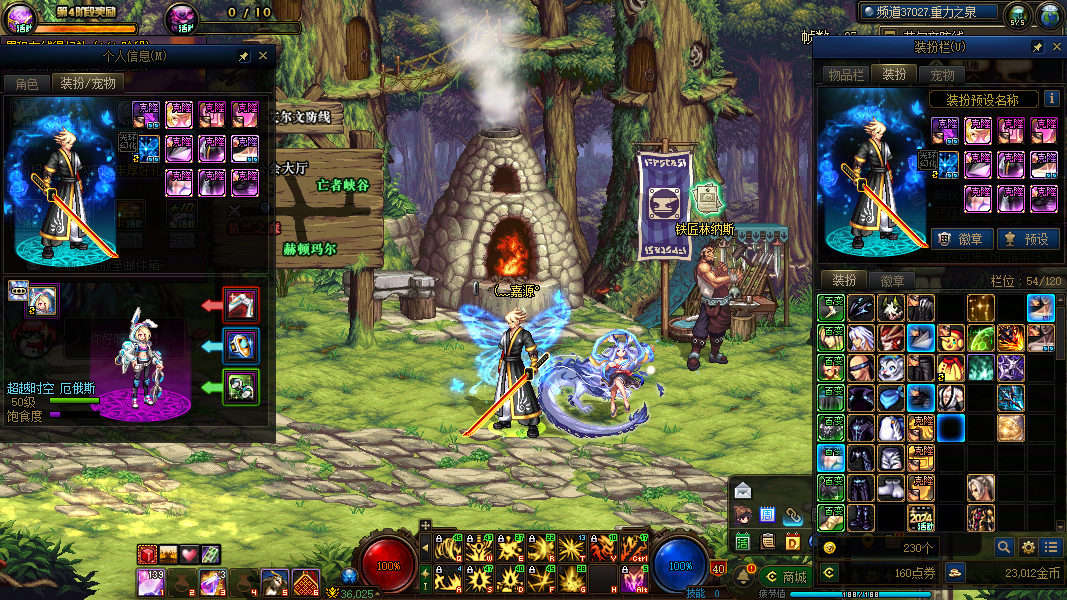
Task: Click the inventory list-view button
Action: 1050,547
